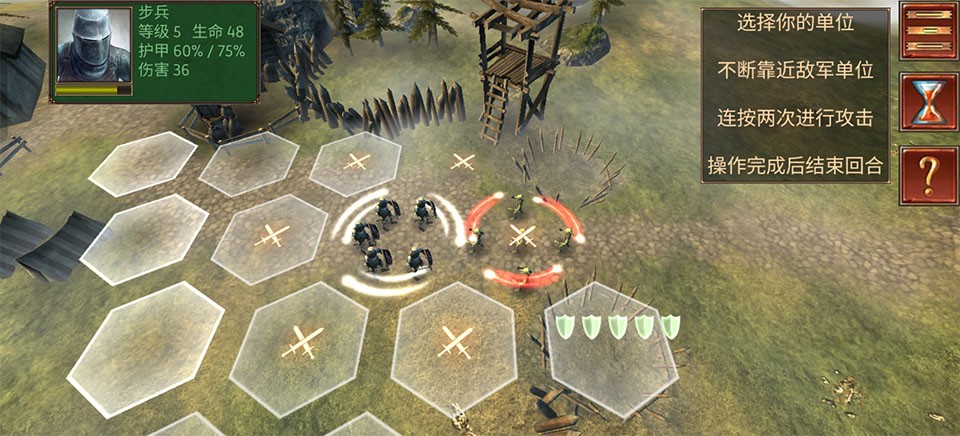Select the infantry squad ringed in white
960x436 pixels.
tap(396, 236)
